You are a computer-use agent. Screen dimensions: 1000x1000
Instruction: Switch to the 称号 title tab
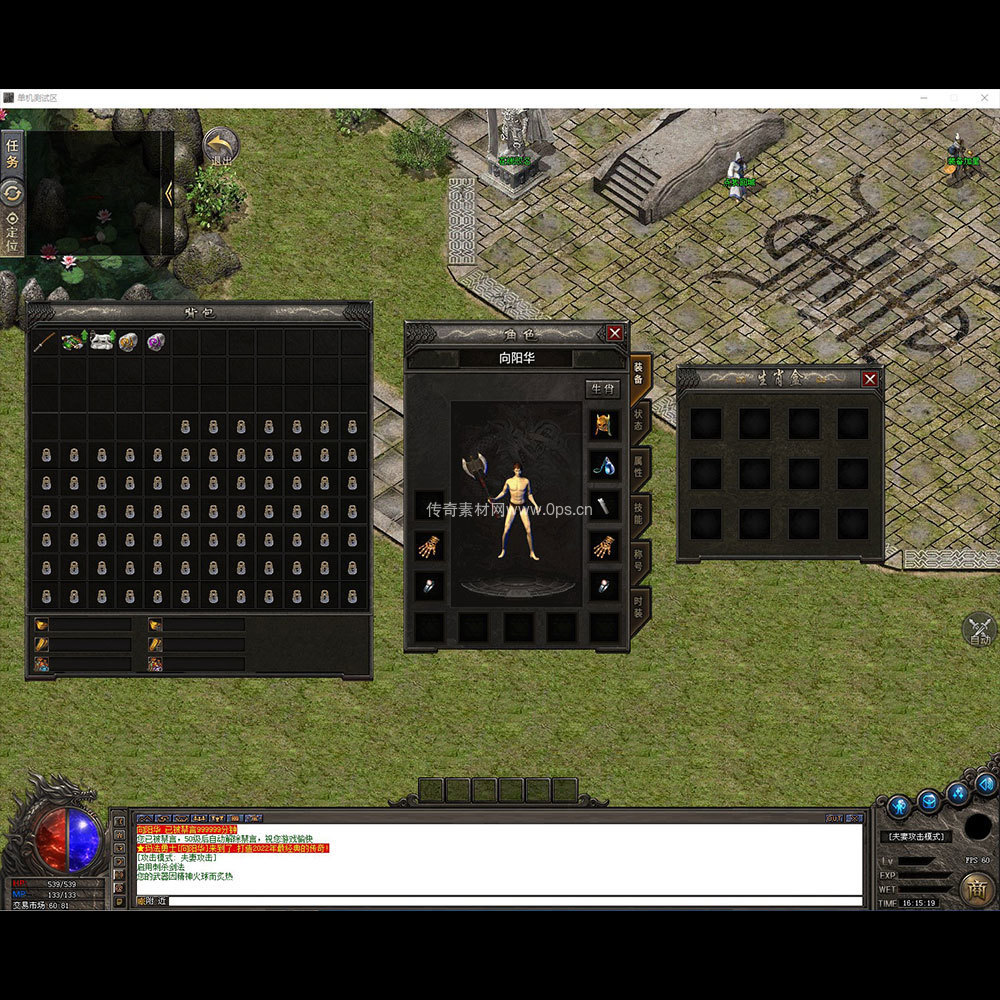[639, 558]
